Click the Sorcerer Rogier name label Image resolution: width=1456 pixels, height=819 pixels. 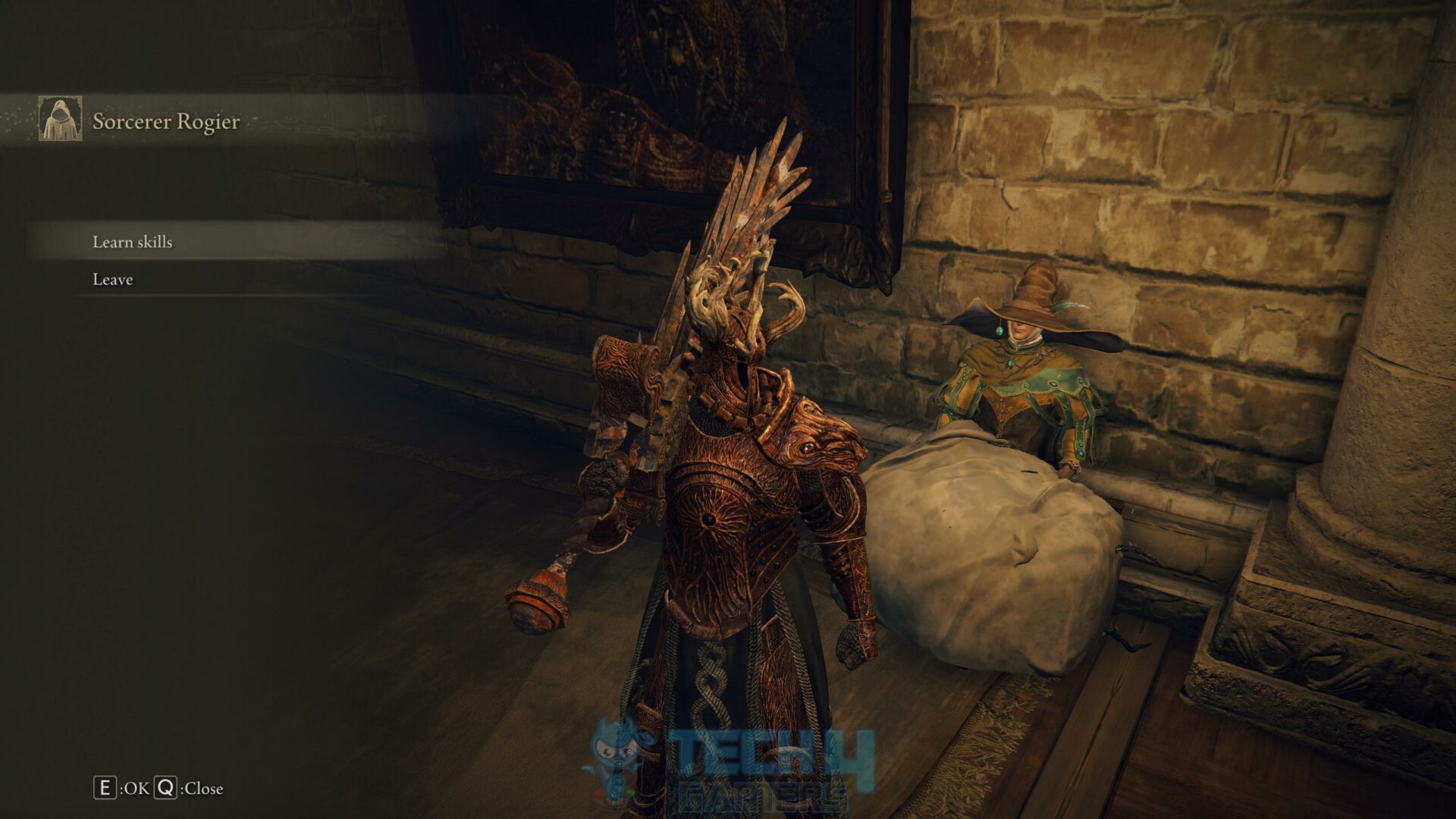[x=165, y=120]
